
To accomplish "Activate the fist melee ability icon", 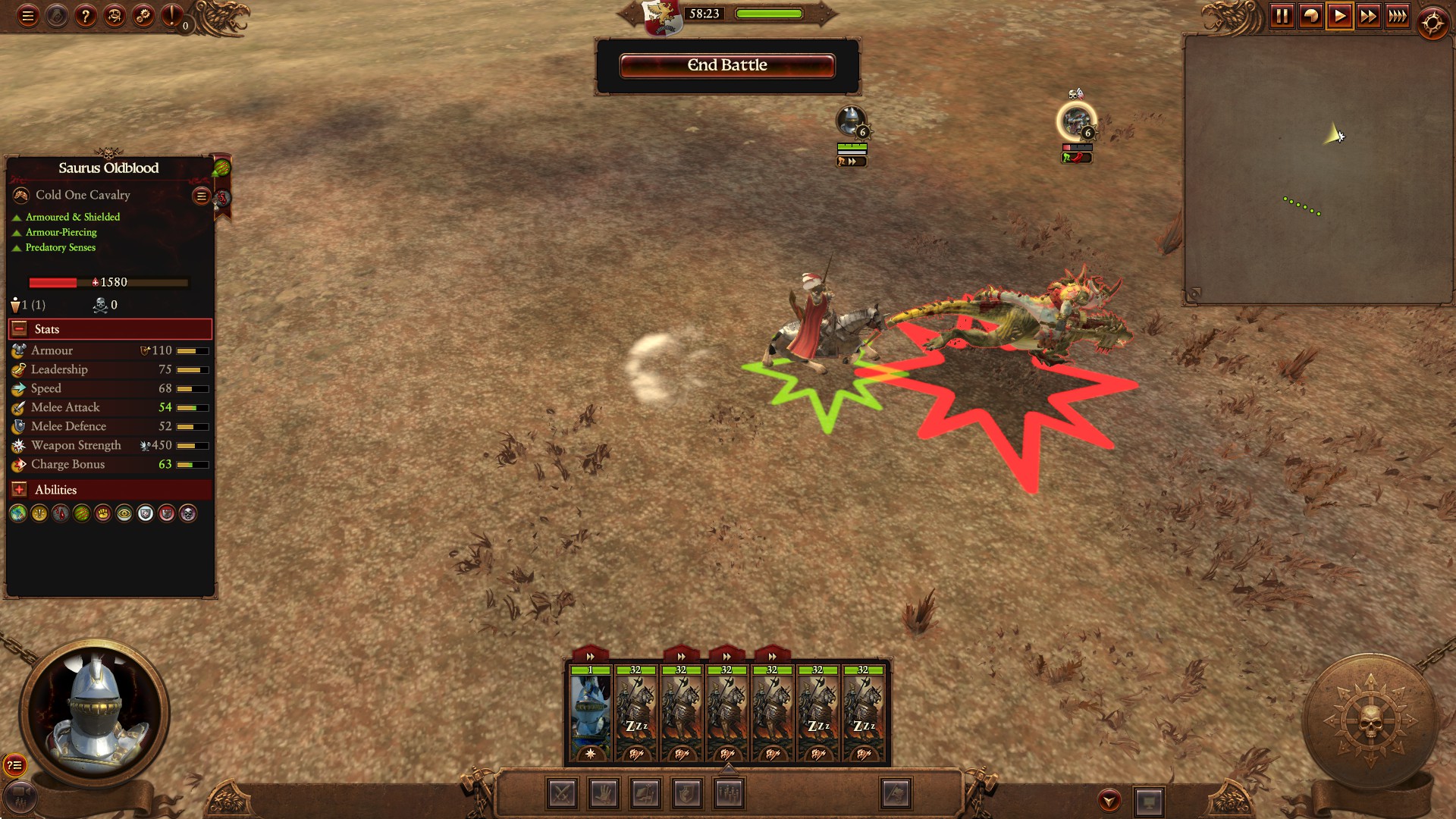I will pos(102,513).
